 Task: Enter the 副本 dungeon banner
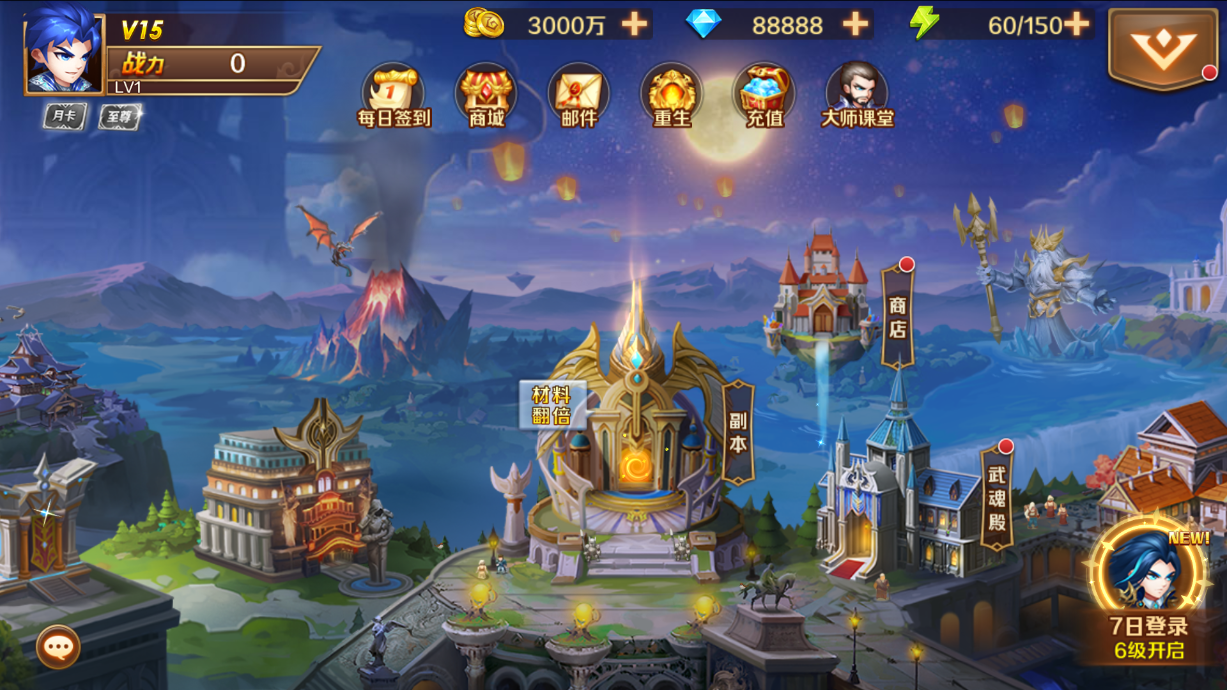coord(738,432)
